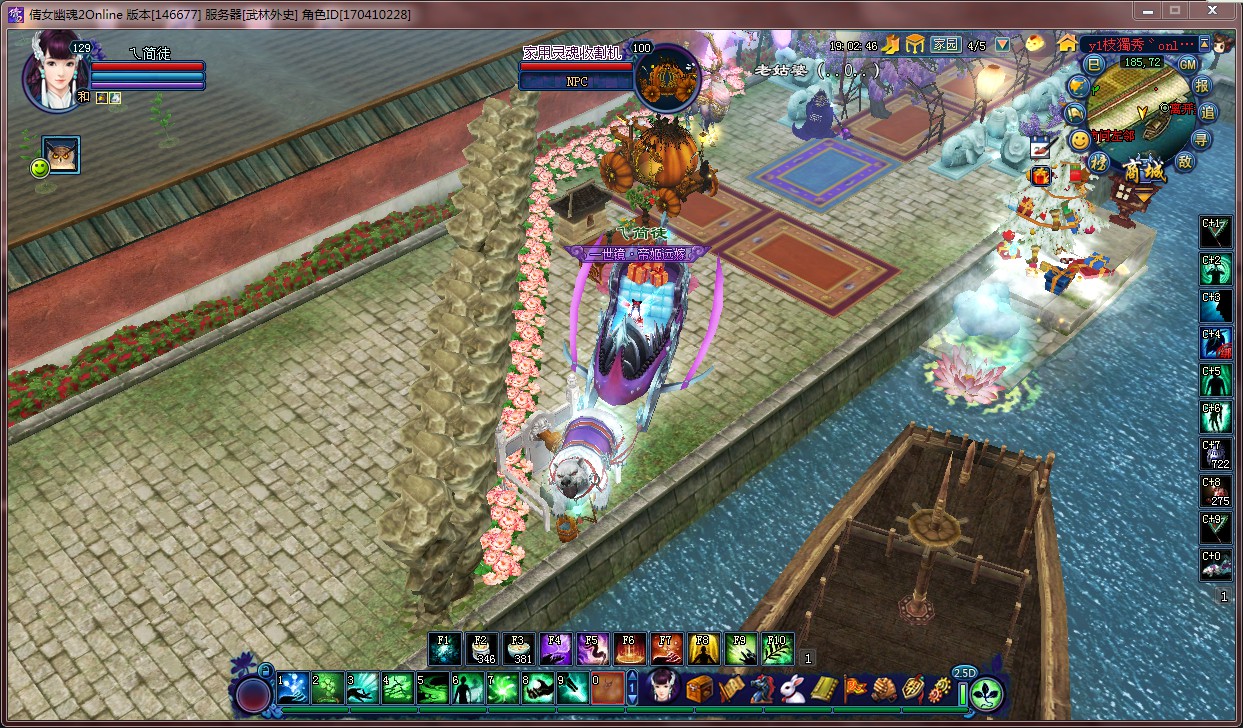Activate the F7 fiery hand skill
The height and width of the screenshot is (728, 1243).
click(667, 649)
